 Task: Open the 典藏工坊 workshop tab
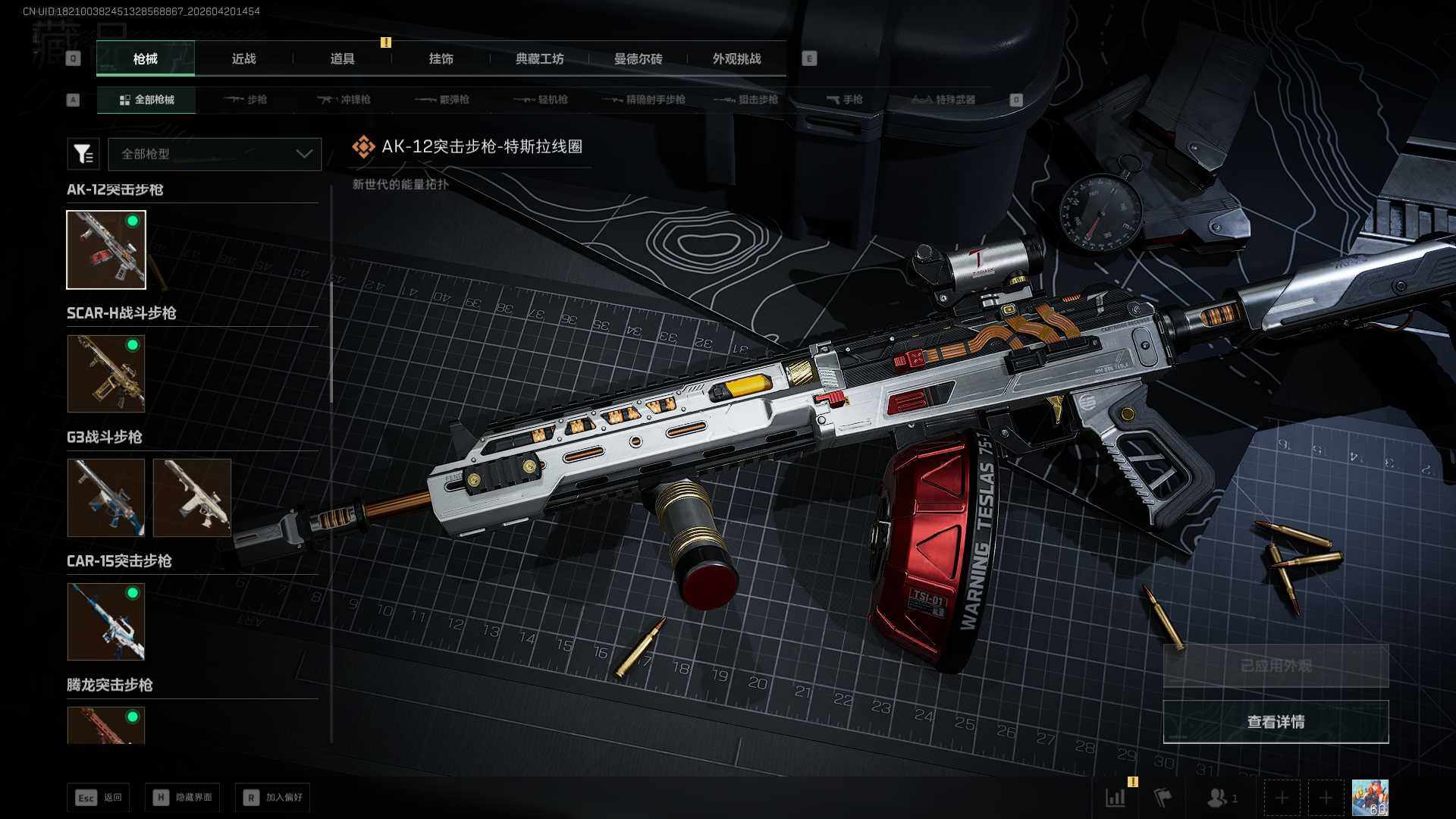[x=539, y=58]
